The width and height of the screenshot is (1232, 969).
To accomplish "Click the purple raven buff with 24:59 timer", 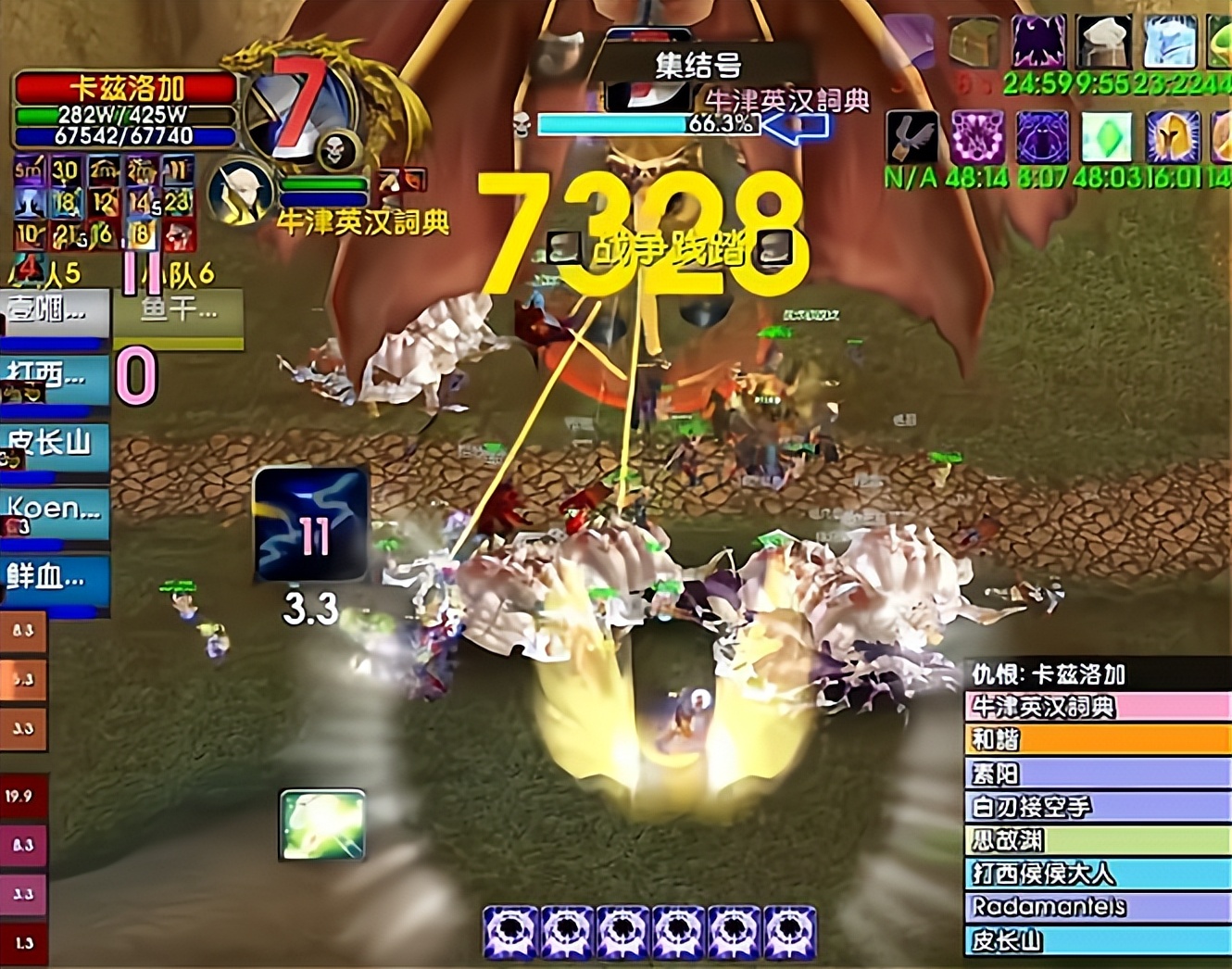I will (1038, 42).
